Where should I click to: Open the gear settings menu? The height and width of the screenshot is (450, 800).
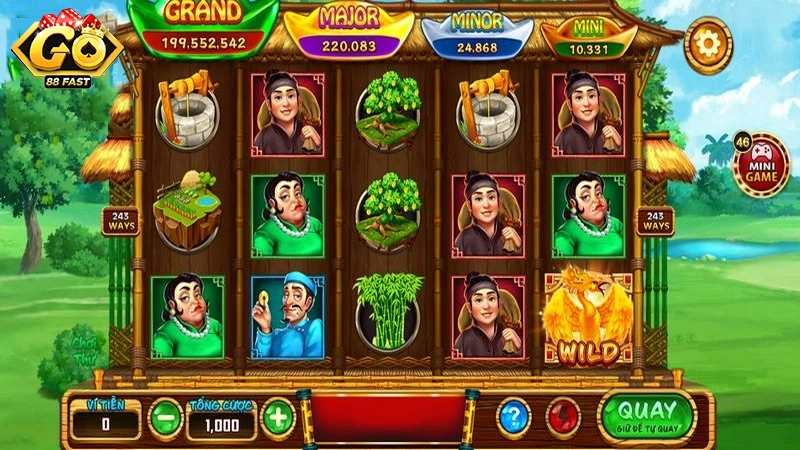(709, 45)
